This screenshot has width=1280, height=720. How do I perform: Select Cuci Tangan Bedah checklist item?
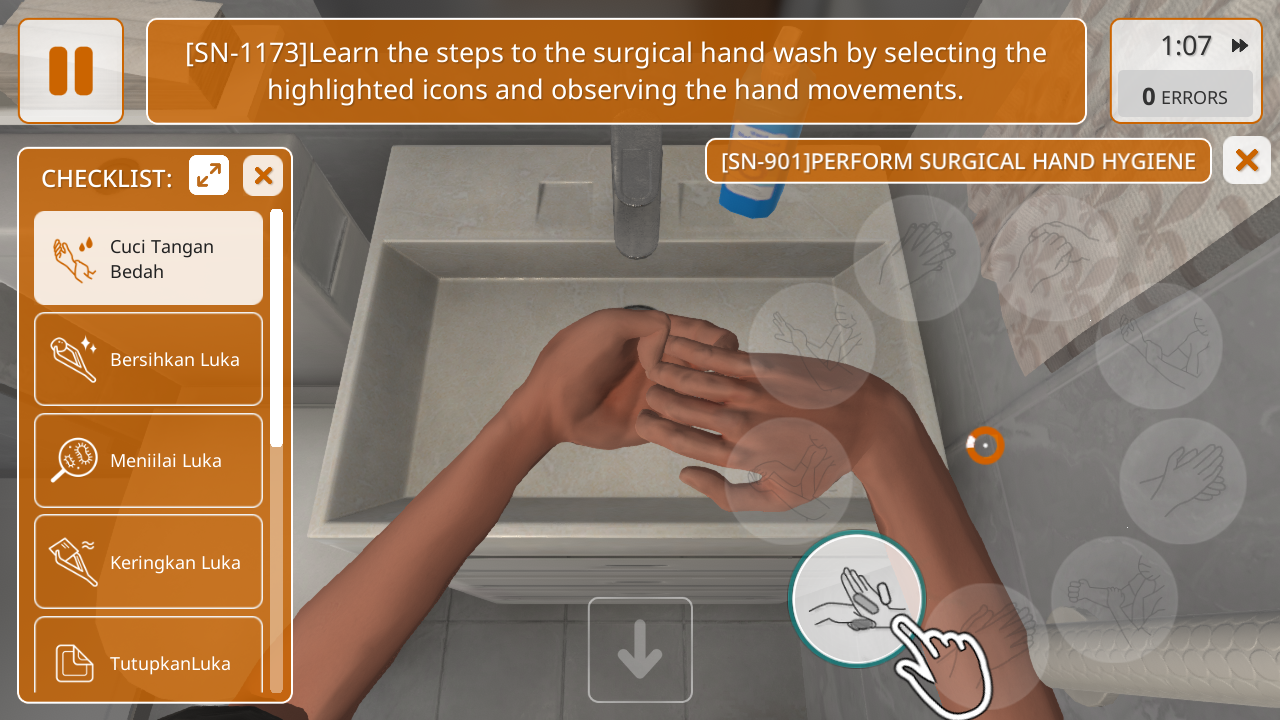pos(148,258)
